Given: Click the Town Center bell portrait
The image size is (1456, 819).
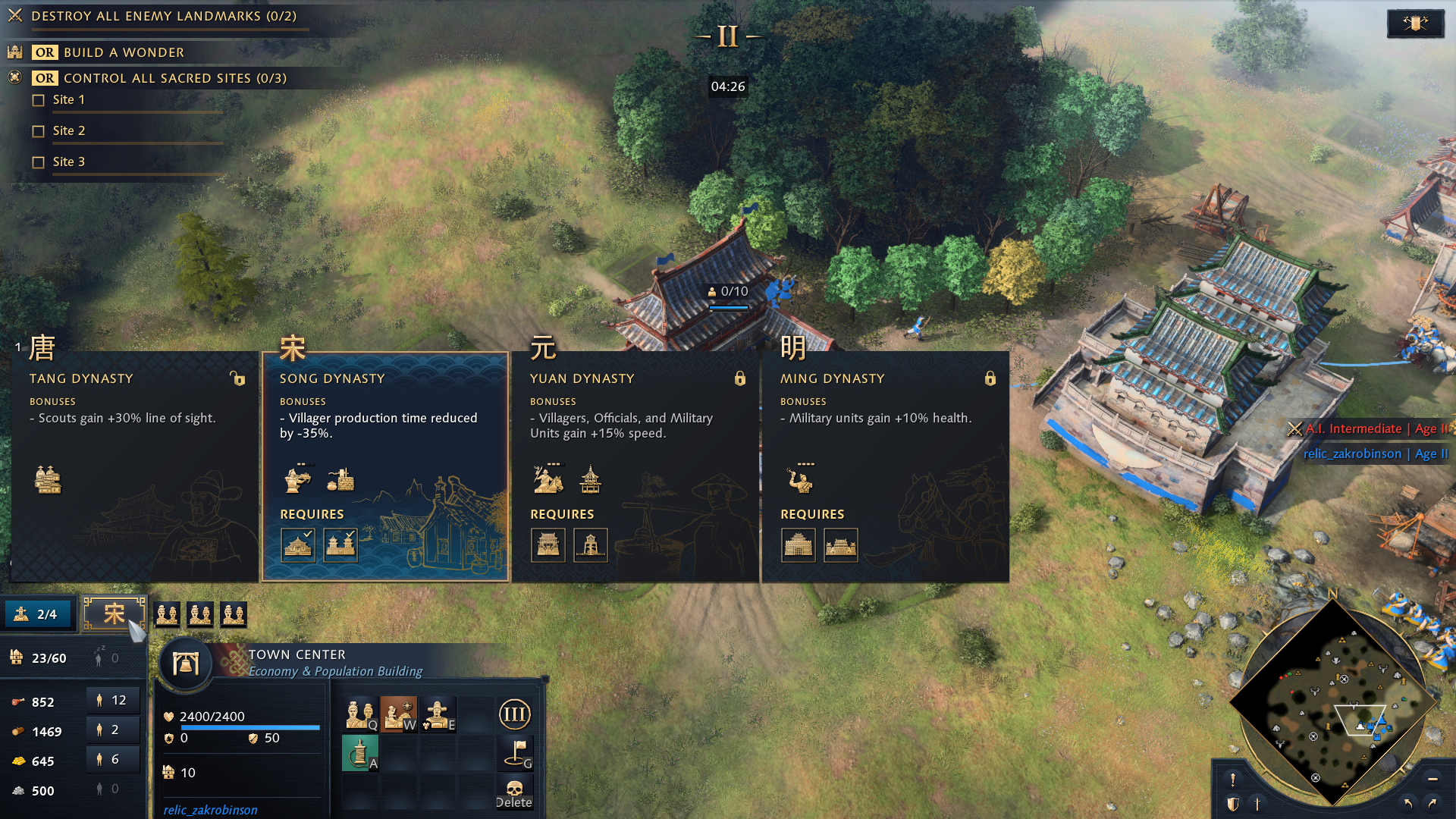Looking at the screenshot, I should coord(186,664).
